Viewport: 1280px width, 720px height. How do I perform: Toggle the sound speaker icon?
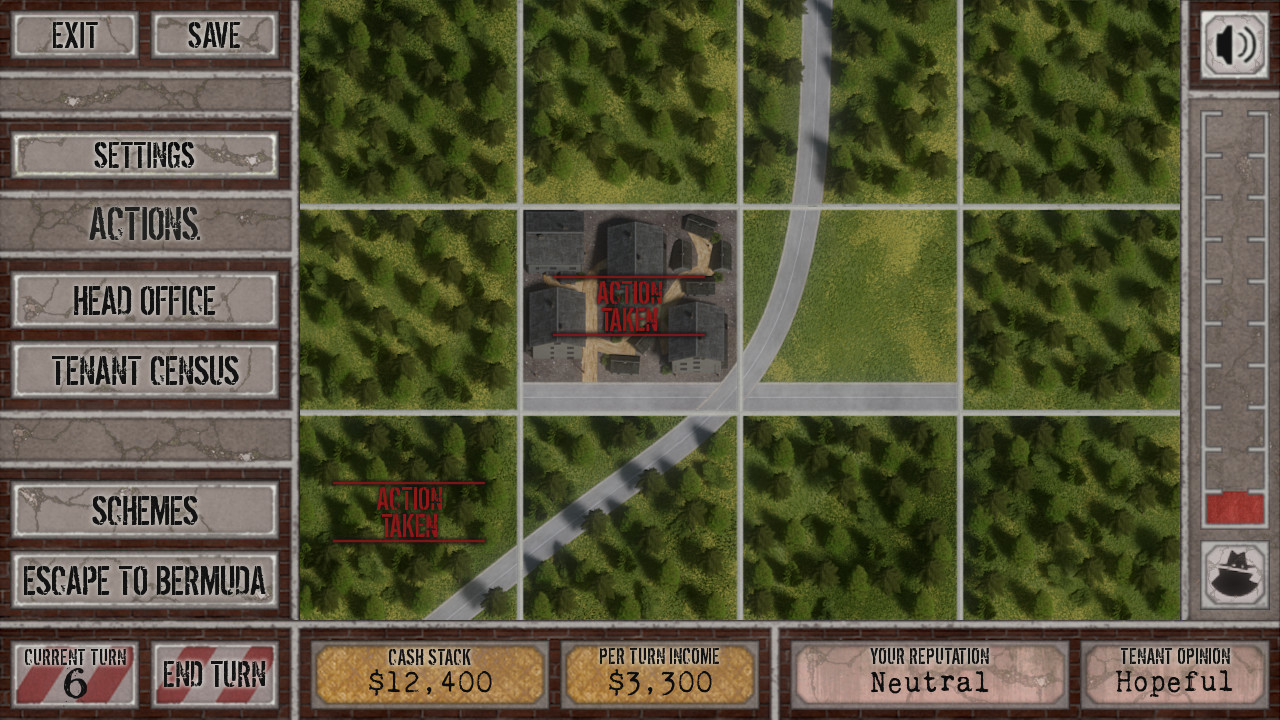(1234, 45)
